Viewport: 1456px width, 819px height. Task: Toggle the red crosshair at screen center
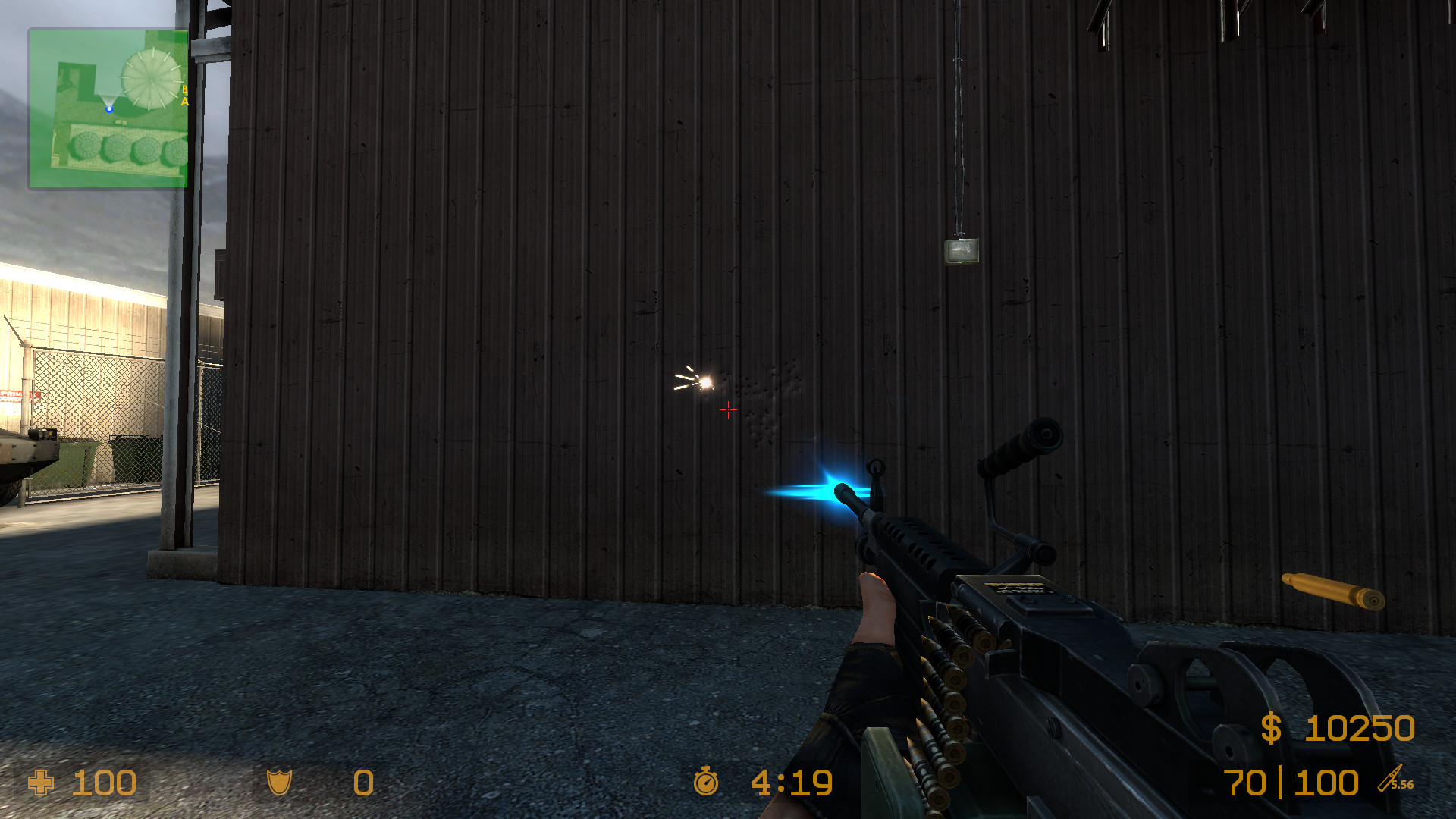click(x=728, y=410)
